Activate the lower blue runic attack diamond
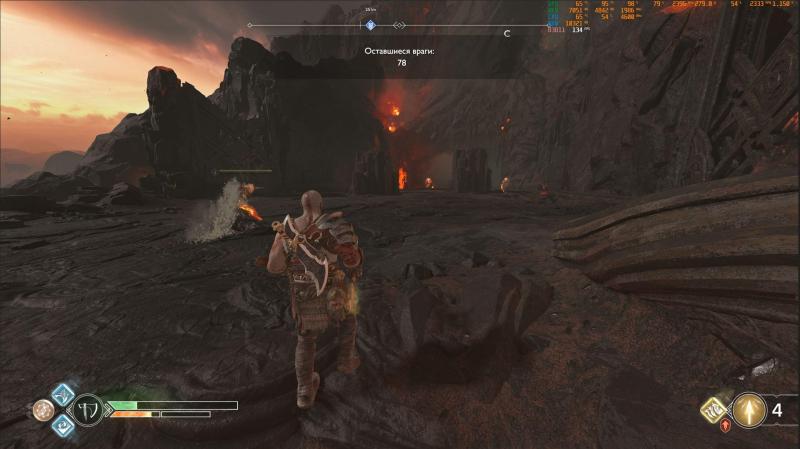Viewport: 800px width, 449px height. pos(62,424)
